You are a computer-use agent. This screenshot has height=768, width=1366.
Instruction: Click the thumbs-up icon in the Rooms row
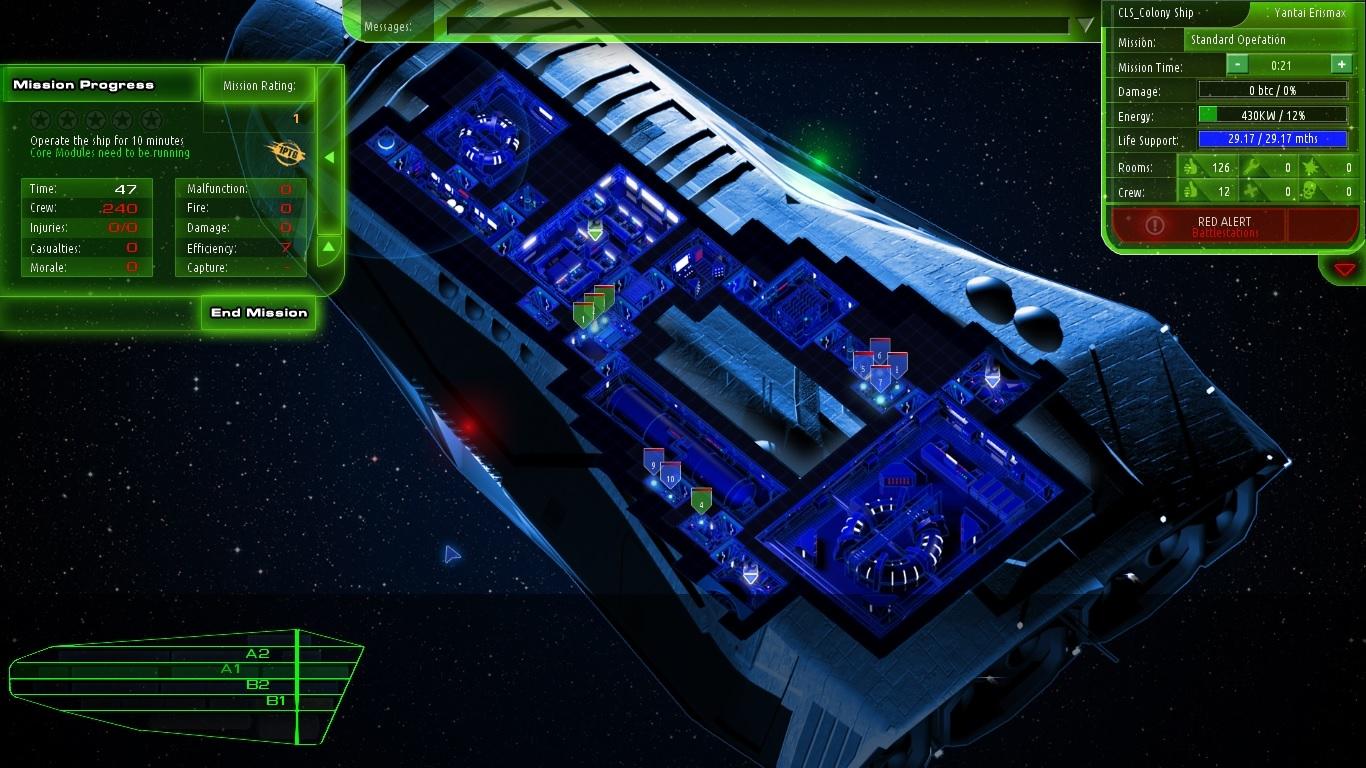tap(1192, 168)
